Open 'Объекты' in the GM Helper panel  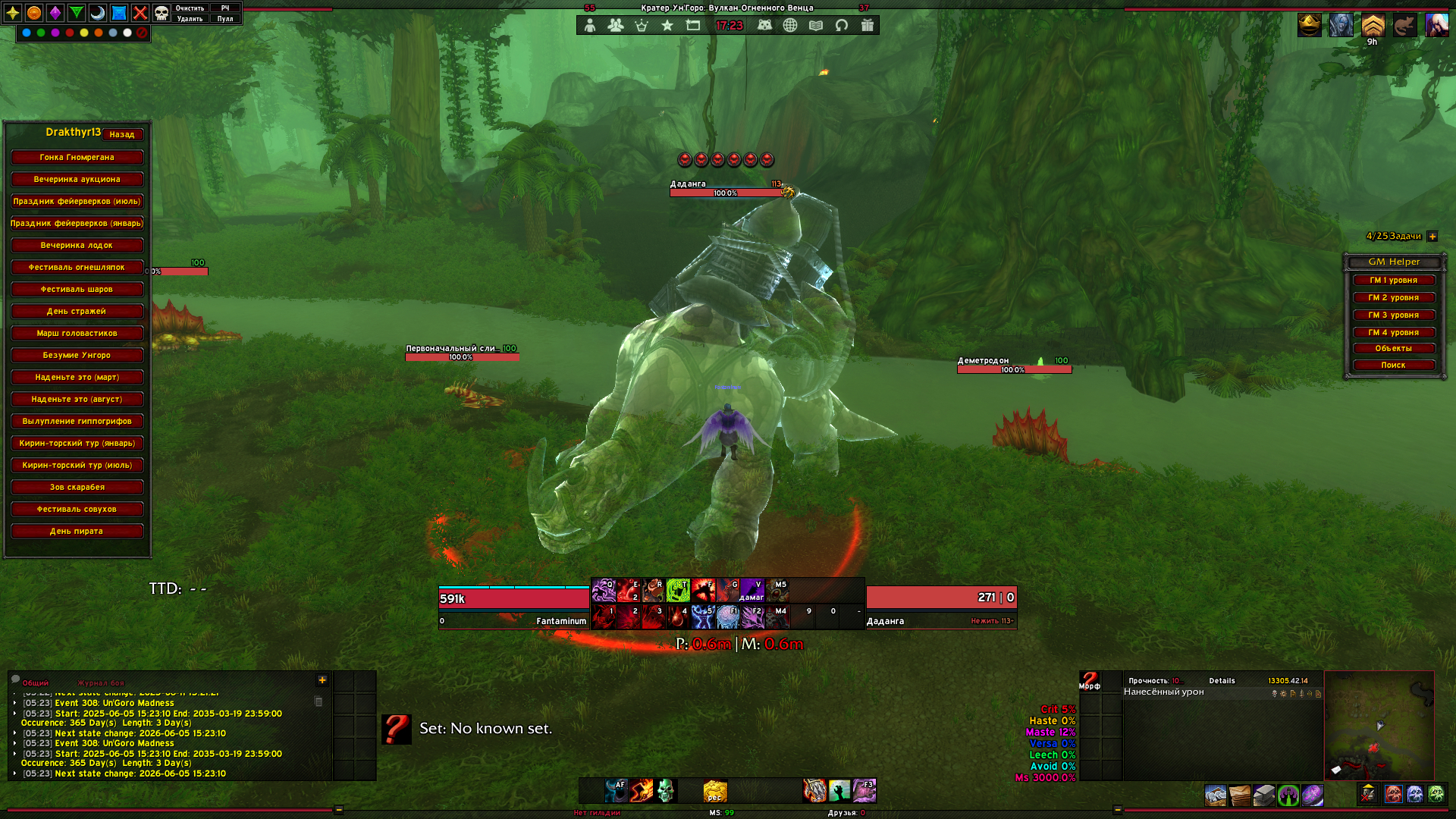click(1393, 348)
